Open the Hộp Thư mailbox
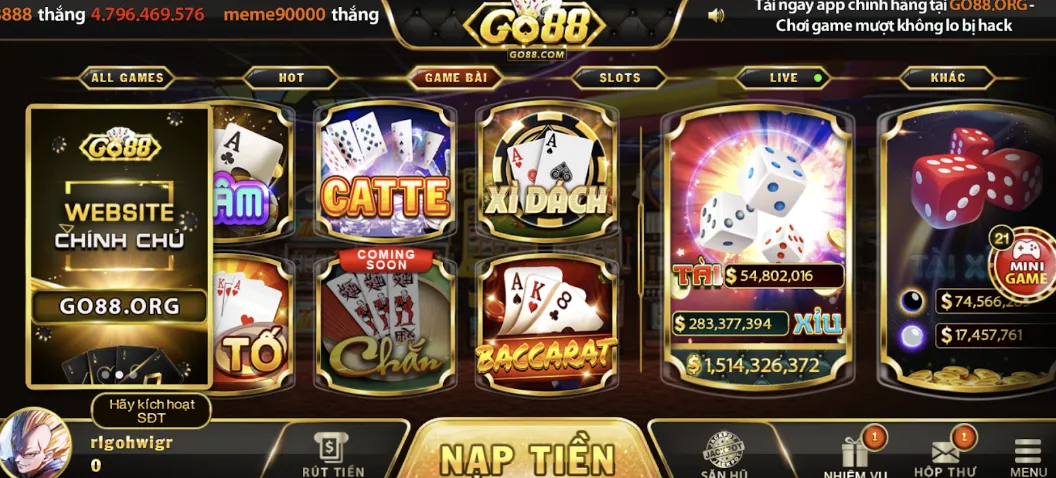The width and height of the screenshot is (1056, 478). [944, 455]
